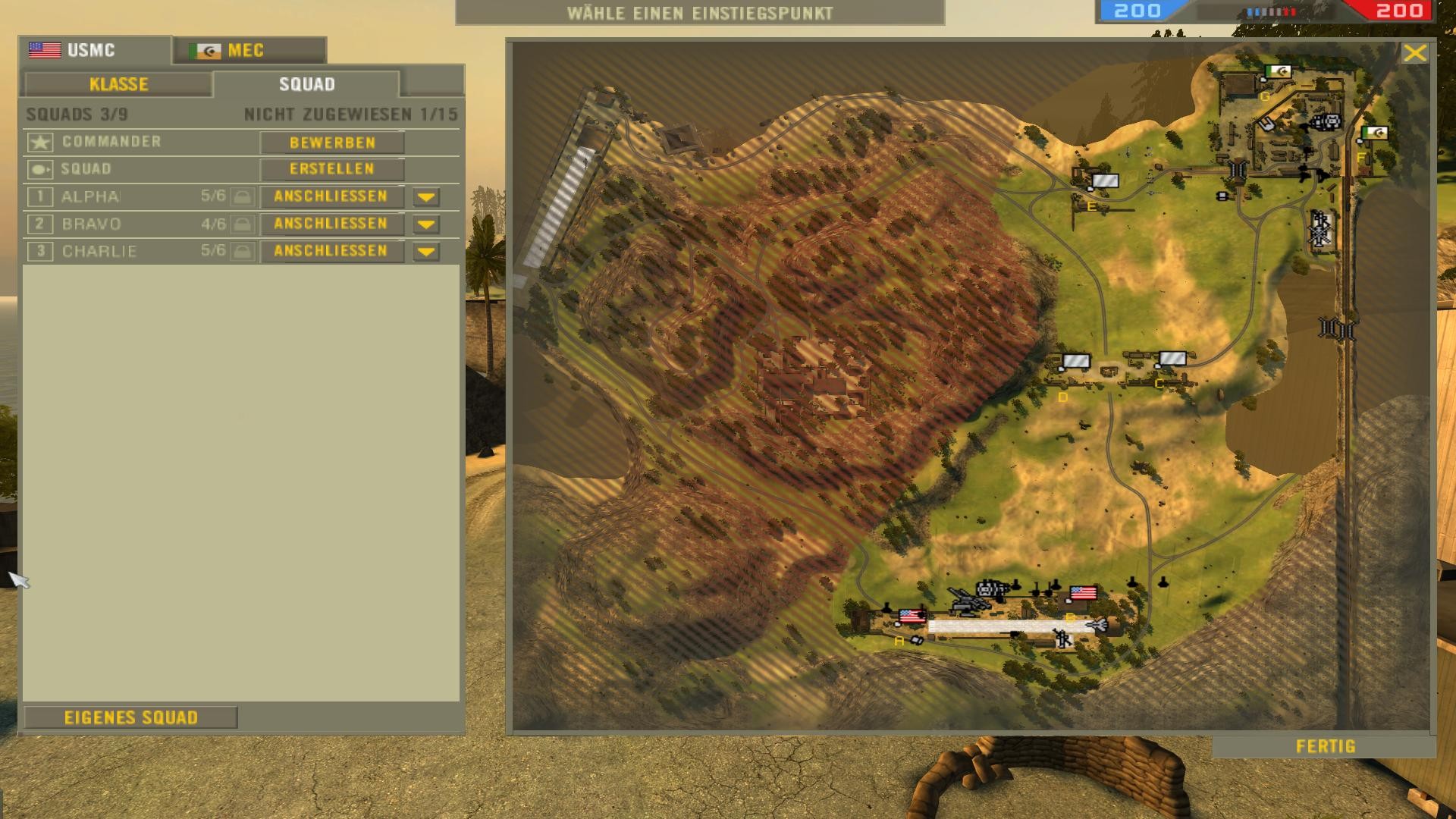1456x819 pixels.
Task: Click BEWERBEN to apply for Commander
Action: coord(331,142)
